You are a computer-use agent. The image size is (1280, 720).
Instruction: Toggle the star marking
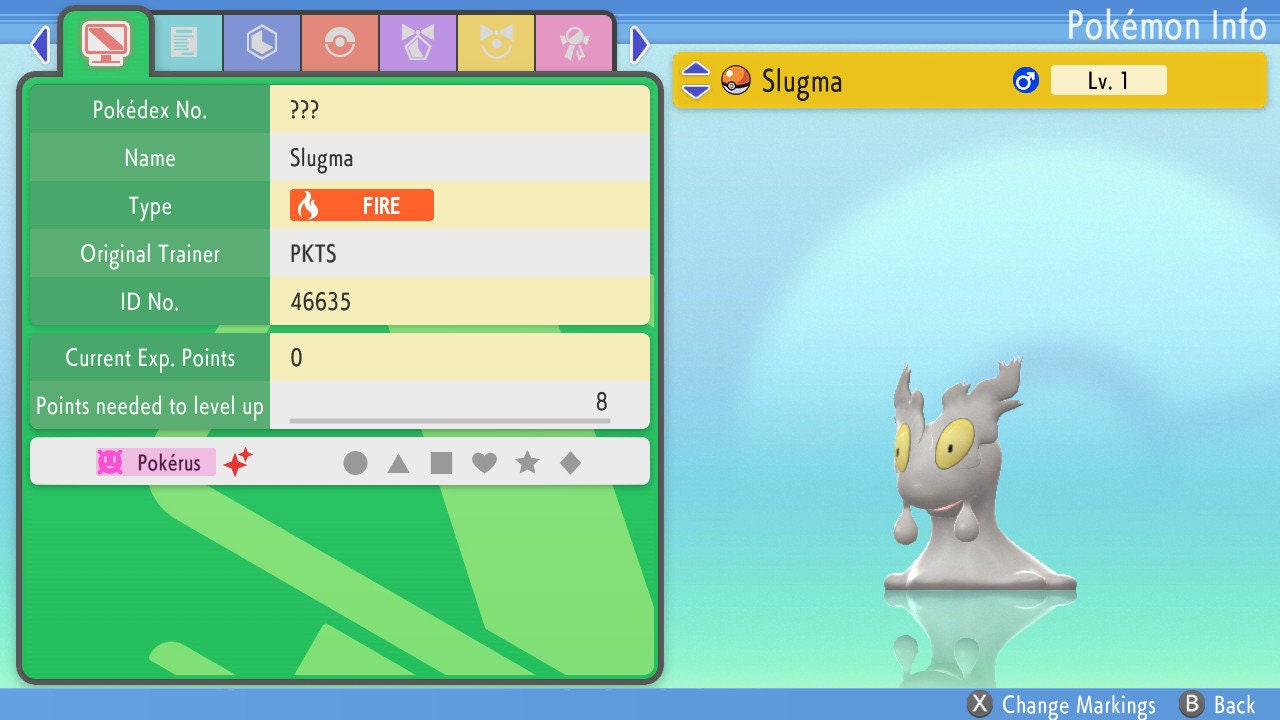527,463
